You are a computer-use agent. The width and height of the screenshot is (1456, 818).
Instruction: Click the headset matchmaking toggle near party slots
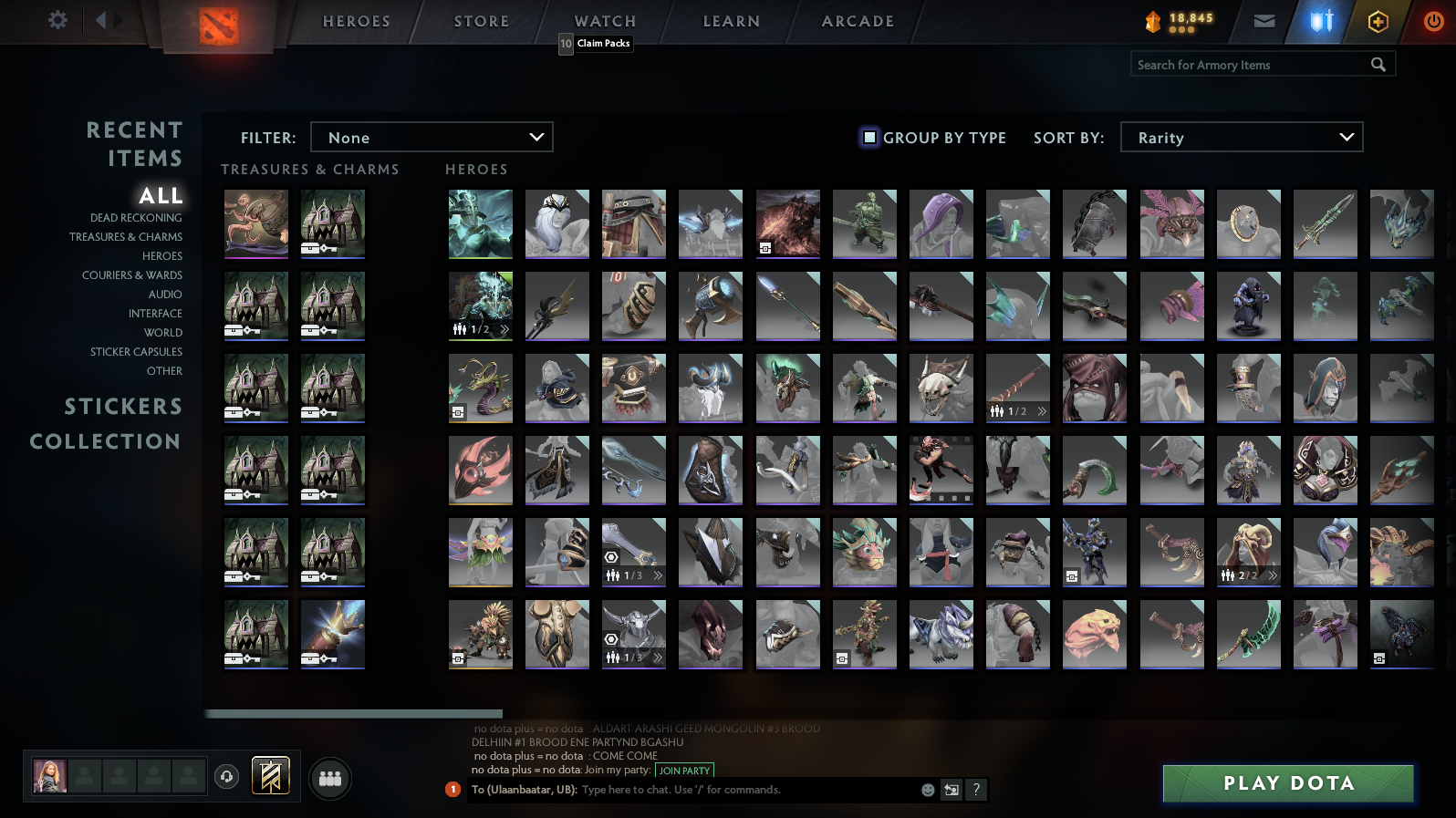[226, 776]
